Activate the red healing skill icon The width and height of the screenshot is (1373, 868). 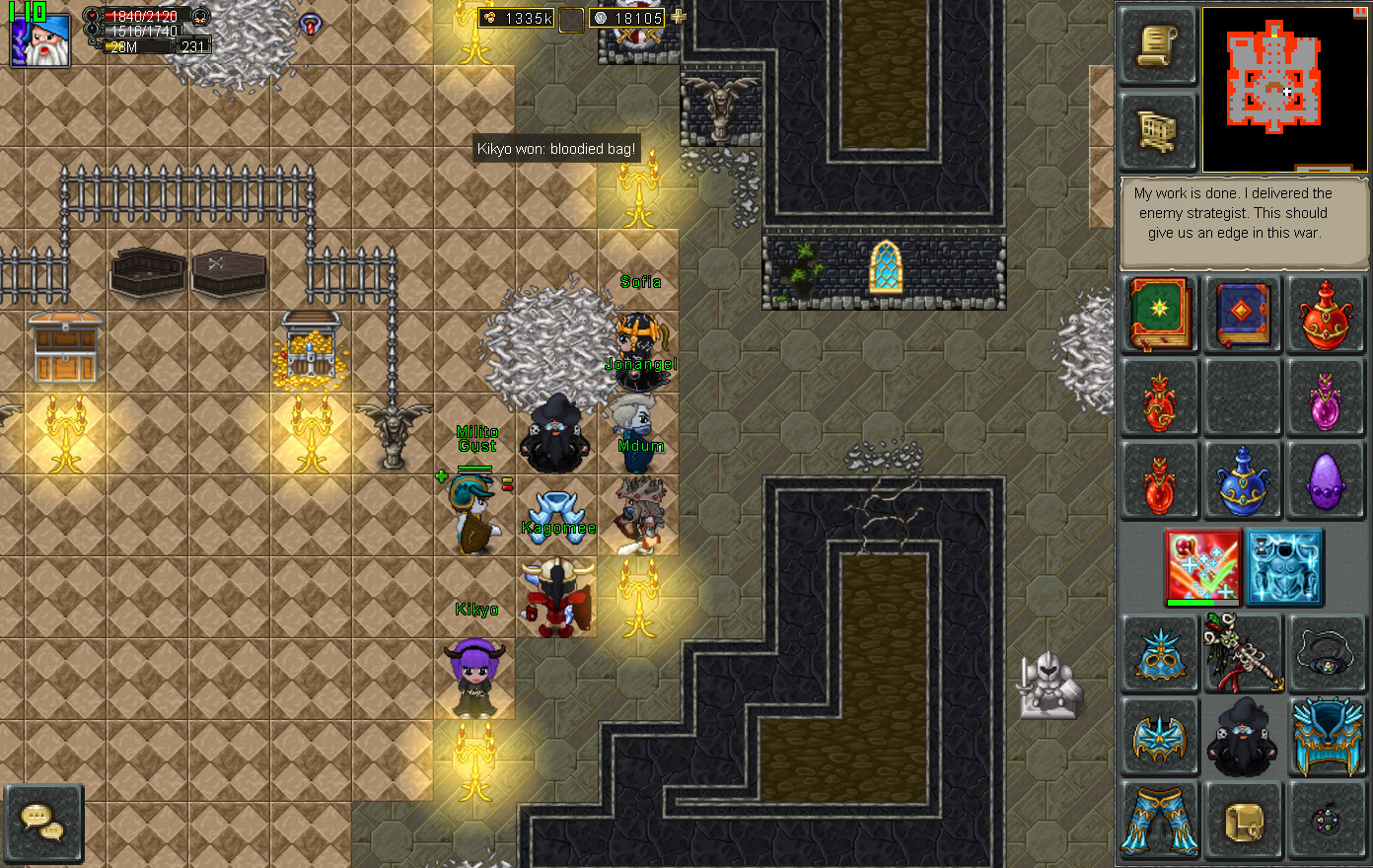point(1203,566)
